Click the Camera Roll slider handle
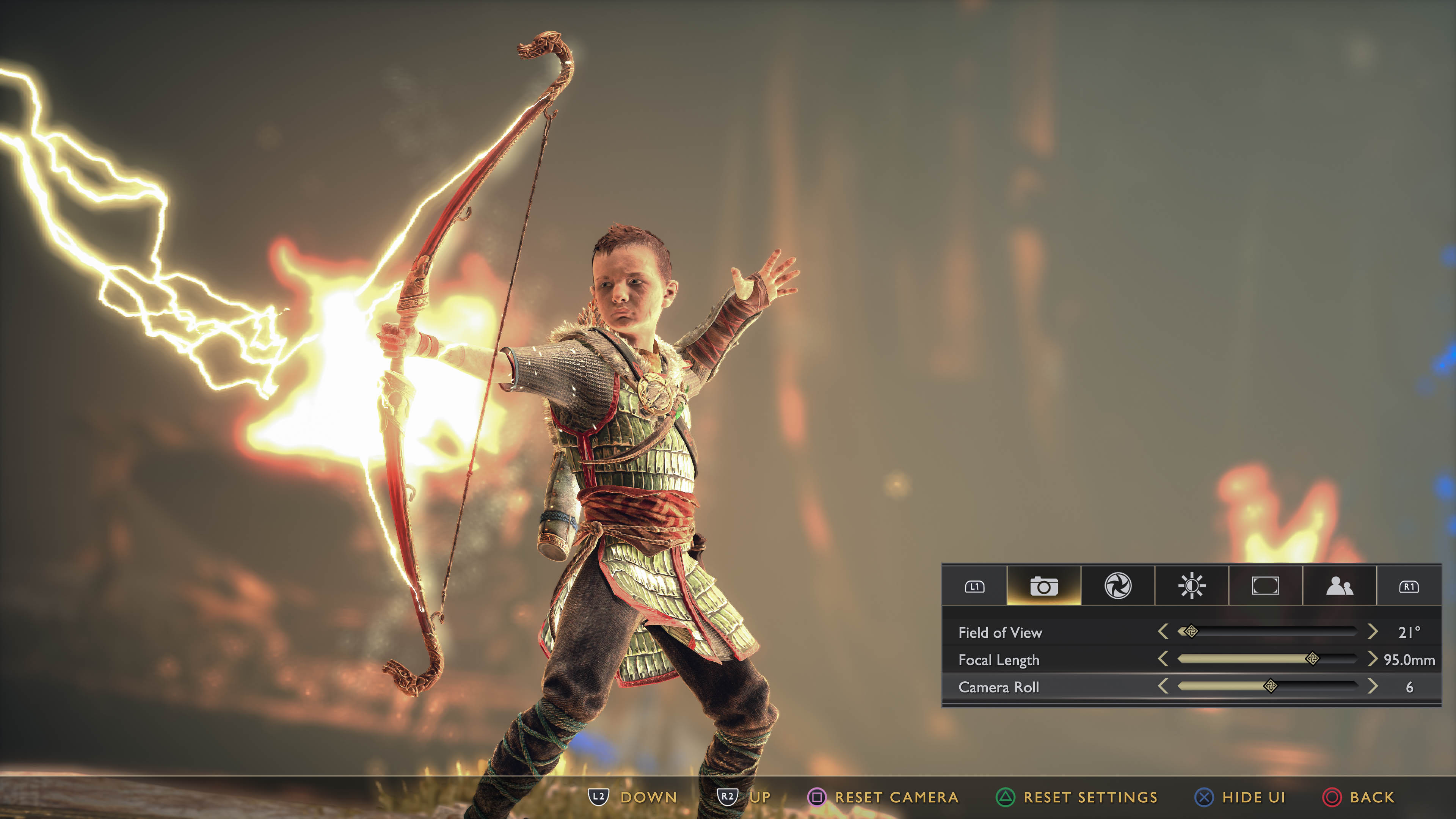Image resolution: width=1456 pixels, height=819 pixels. [1270, 686]
